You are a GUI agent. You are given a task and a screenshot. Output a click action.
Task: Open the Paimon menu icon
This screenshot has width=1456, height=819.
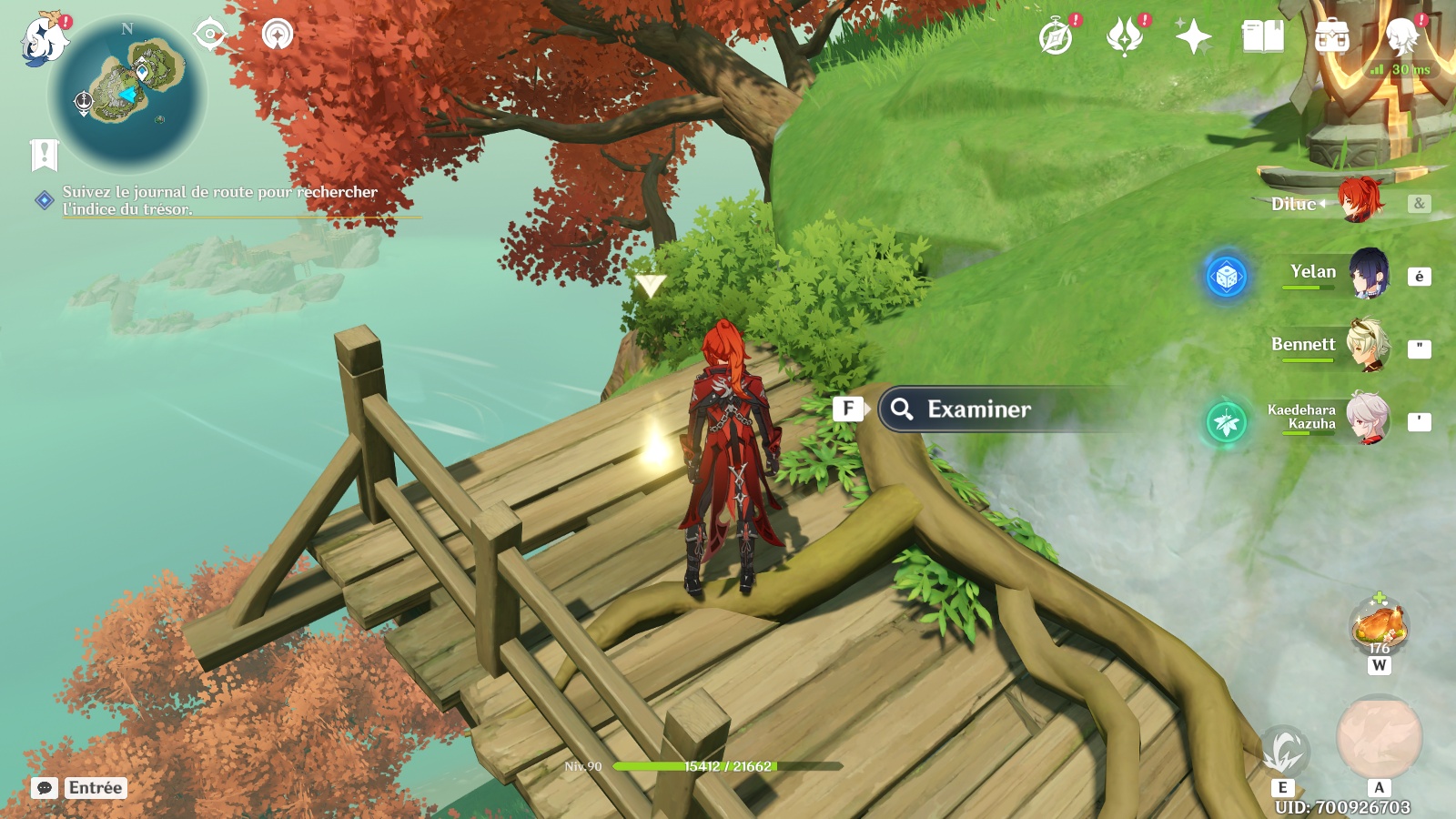44,40
